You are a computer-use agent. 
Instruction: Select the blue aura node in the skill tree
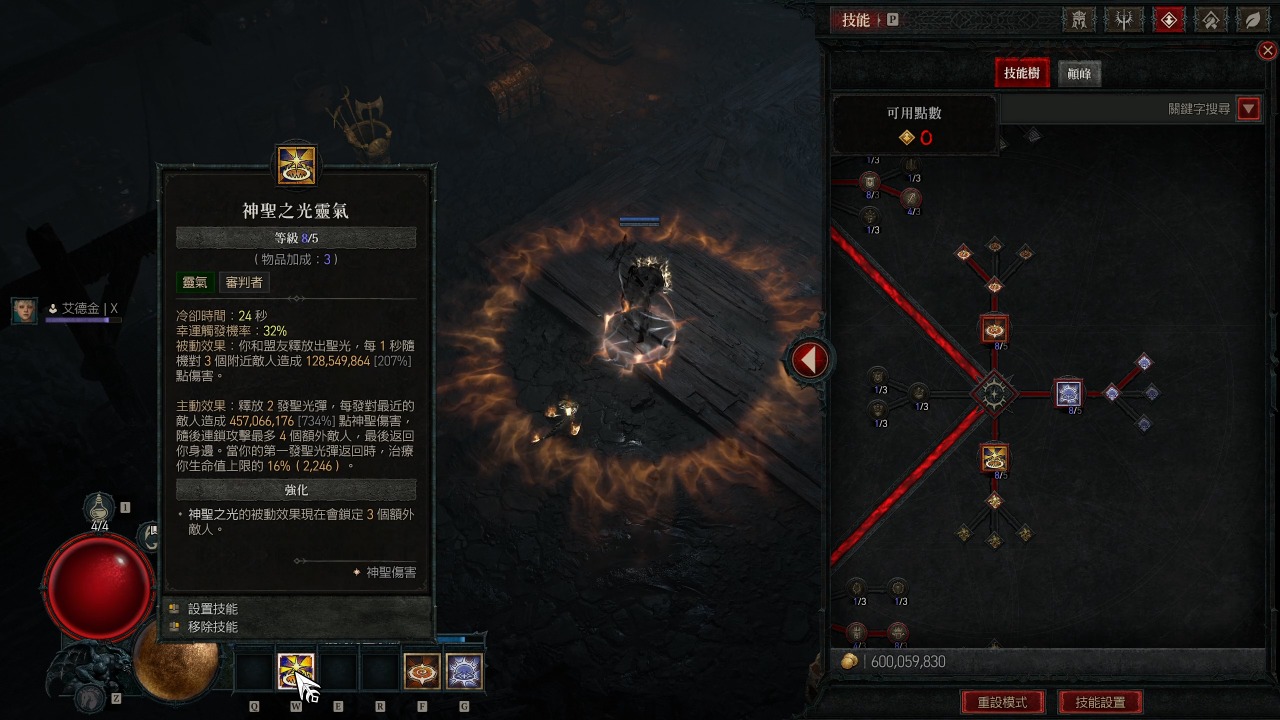tap(1069, 393)
